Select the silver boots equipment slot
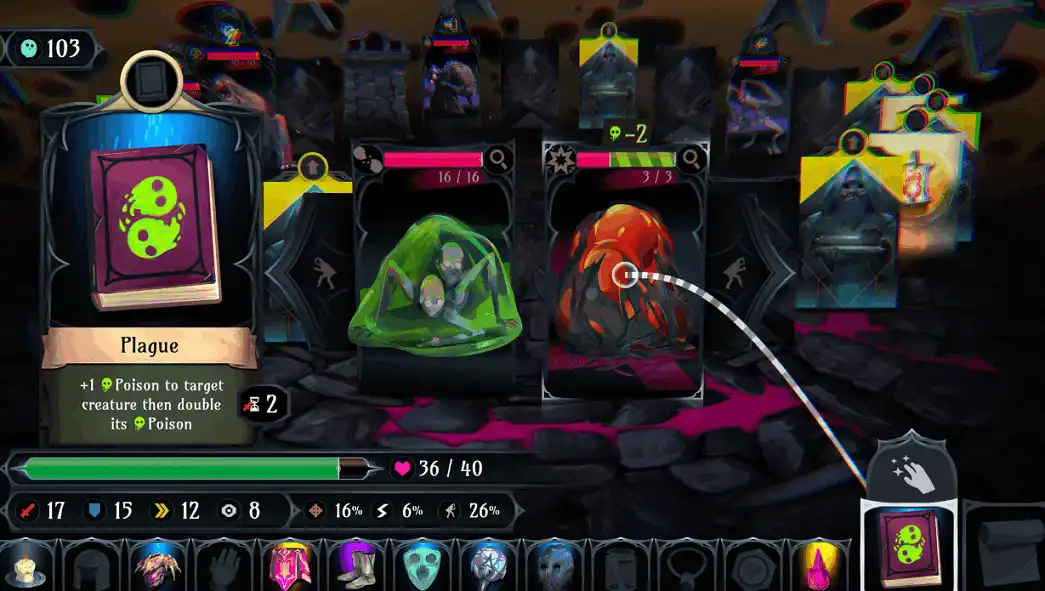The width and height of the screenshot is (1045, 591). coord(355,567)
